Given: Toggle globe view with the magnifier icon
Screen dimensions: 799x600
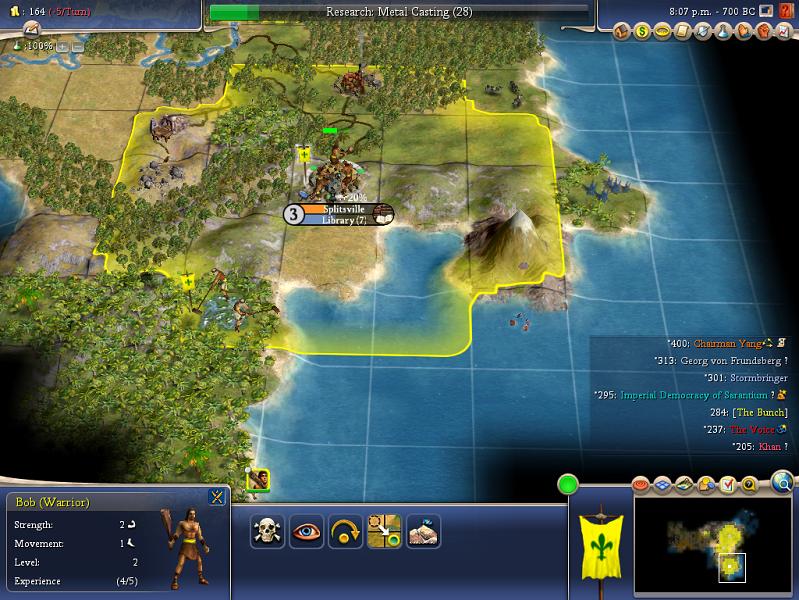Looking at the screenshot, I should (x=781, y=484).
